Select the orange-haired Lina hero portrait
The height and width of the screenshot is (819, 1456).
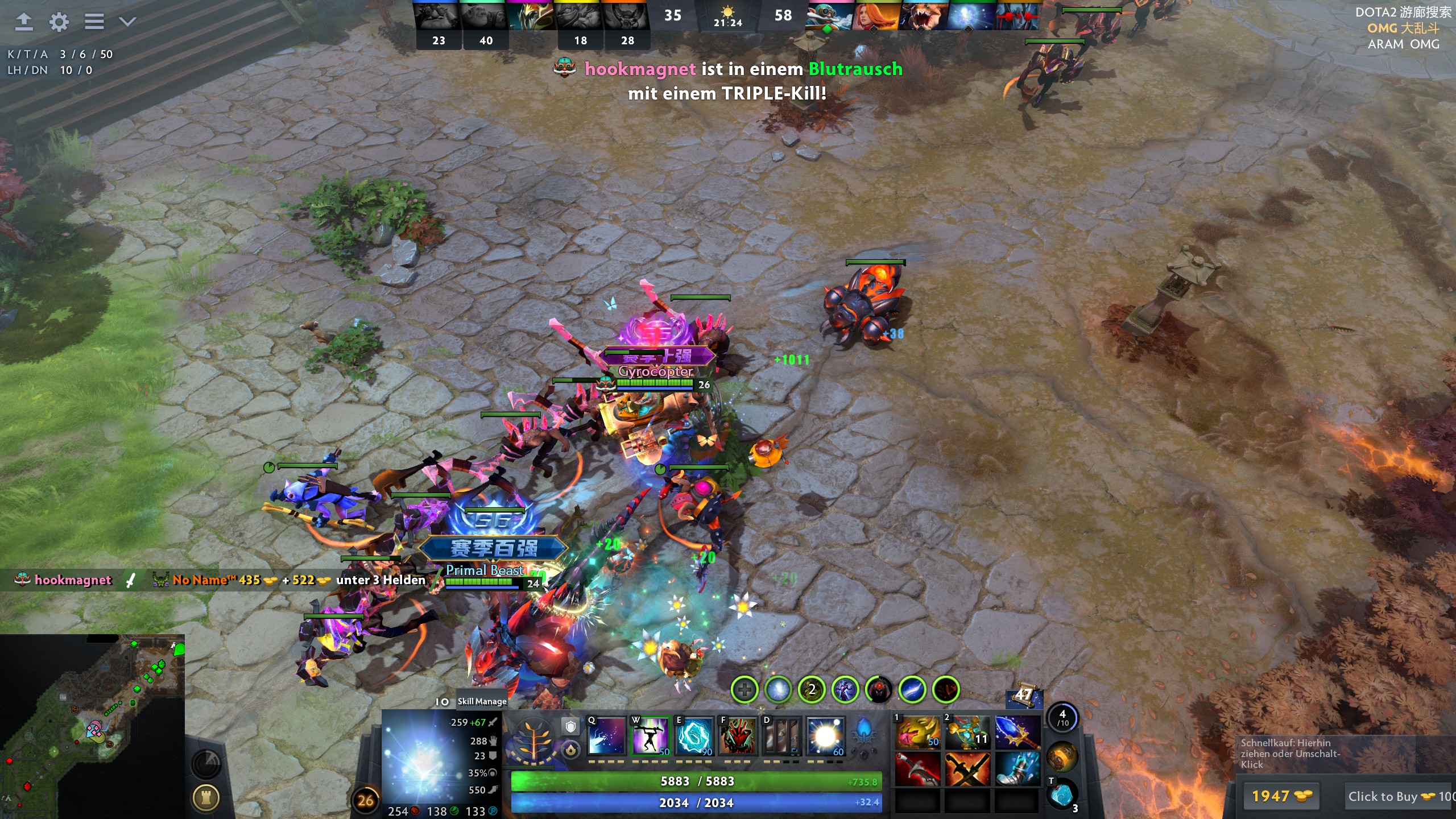(876, 16)
